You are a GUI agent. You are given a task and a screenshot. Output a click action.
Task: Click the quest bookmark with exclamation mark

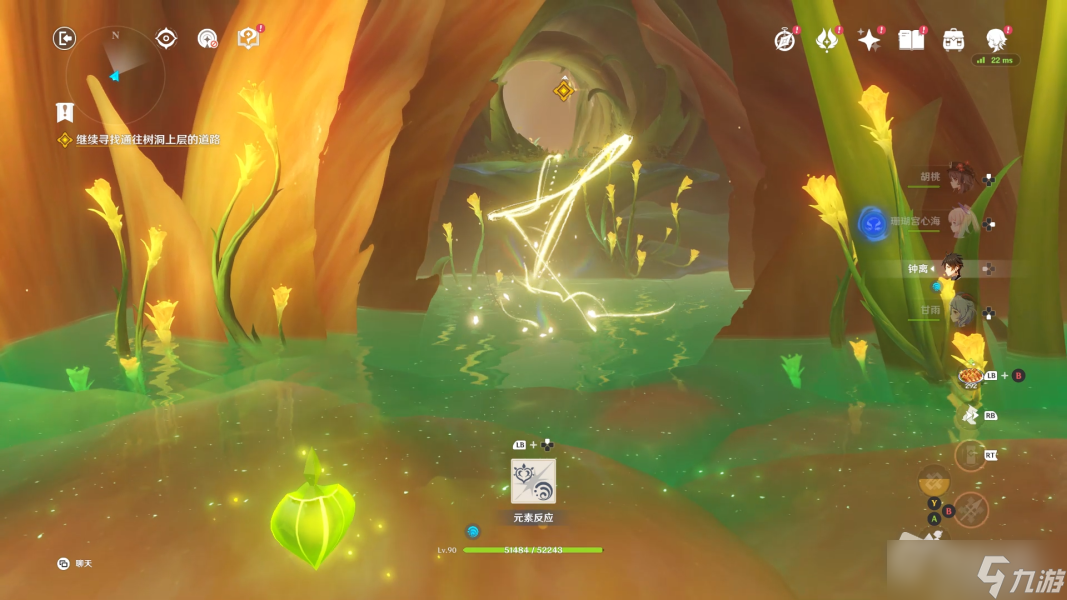coord(65,111)
